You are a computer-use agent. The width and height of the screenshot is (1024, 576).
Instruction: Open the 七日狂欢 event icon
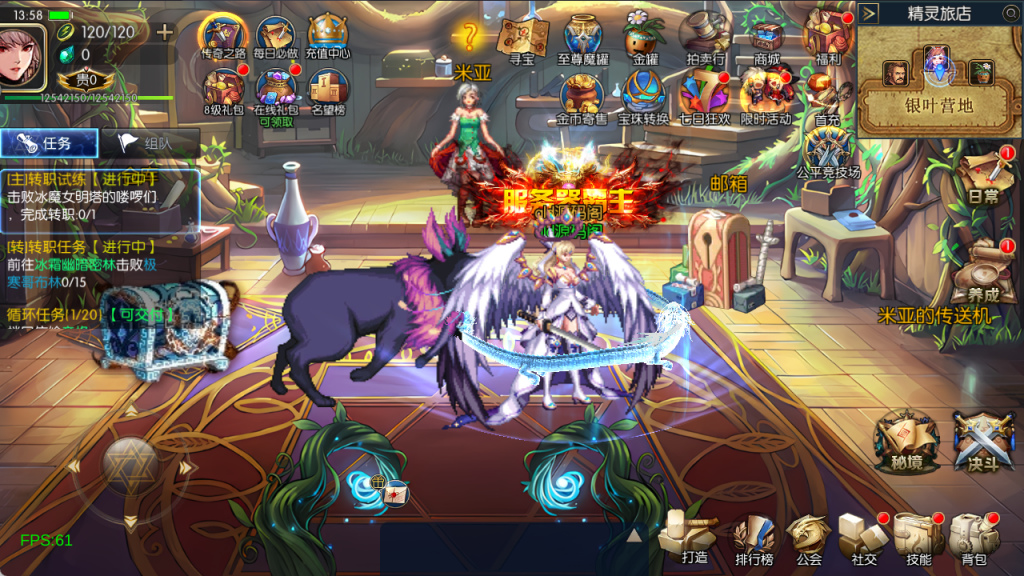[x=704, y=96]
